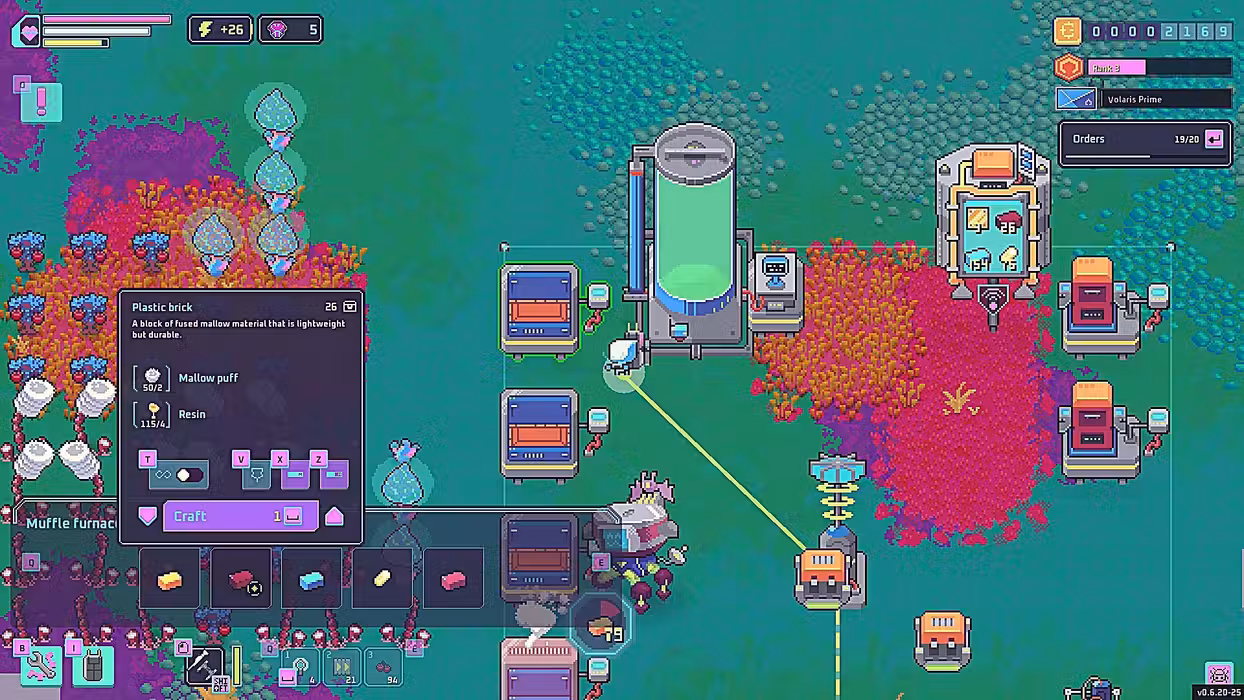Screen dimensions: 1244x700
Task: Select the blue brick recipe slot
Action: point(312,579)
